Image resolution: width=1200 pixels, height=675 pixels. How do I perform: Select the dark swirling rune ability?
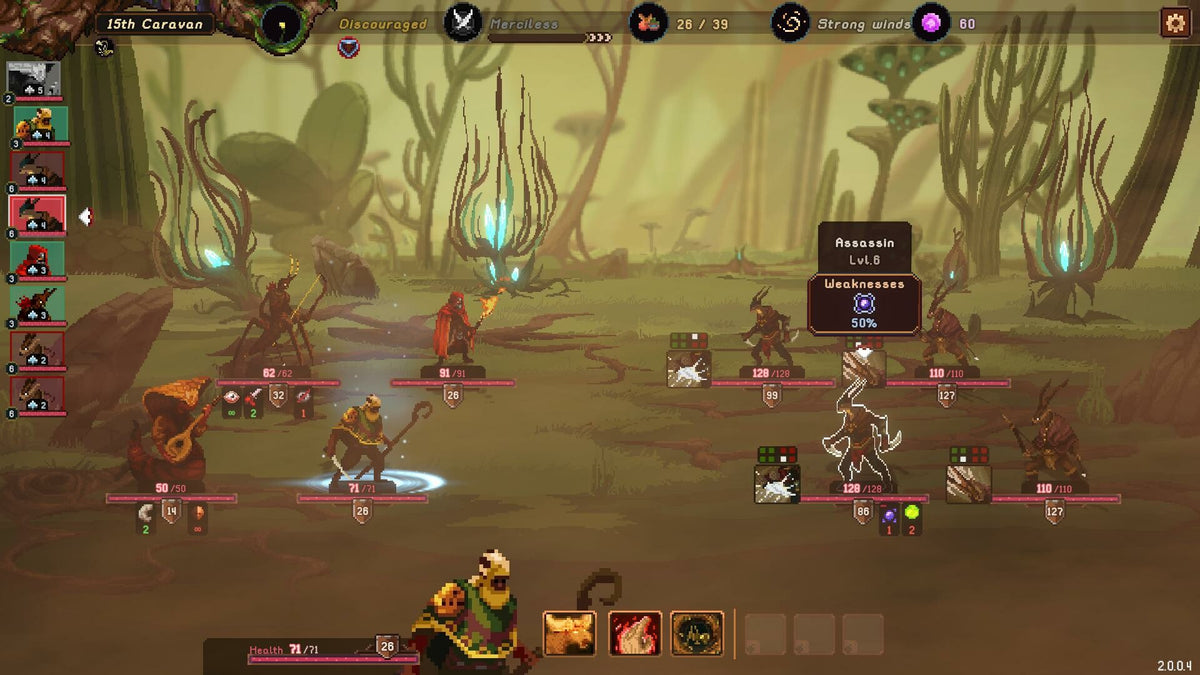[x=697, y=633]
